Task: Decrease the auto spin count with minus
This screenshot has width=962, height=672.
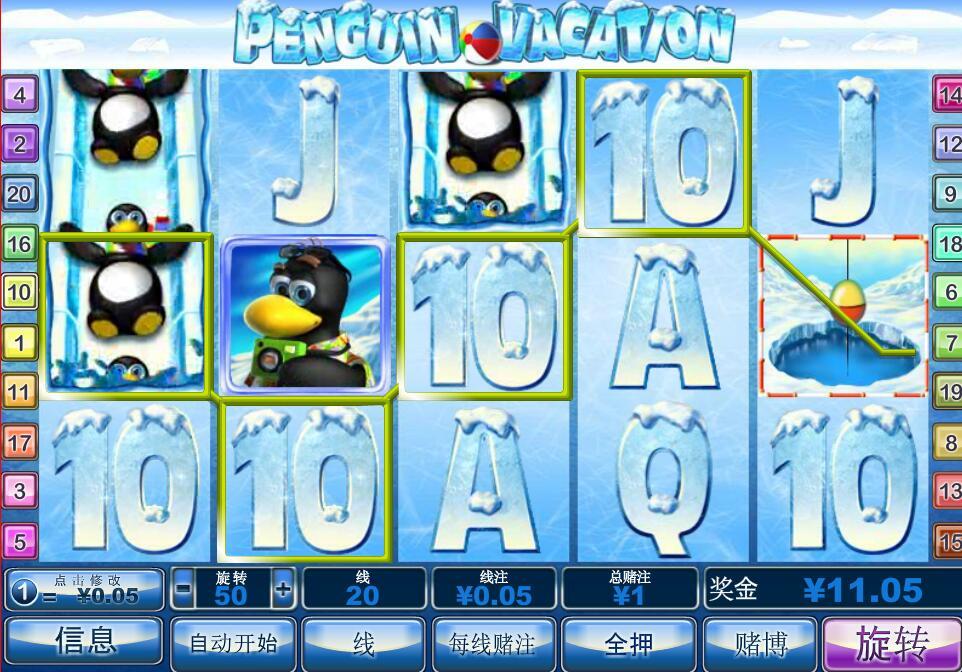Action: pos(183,589)
